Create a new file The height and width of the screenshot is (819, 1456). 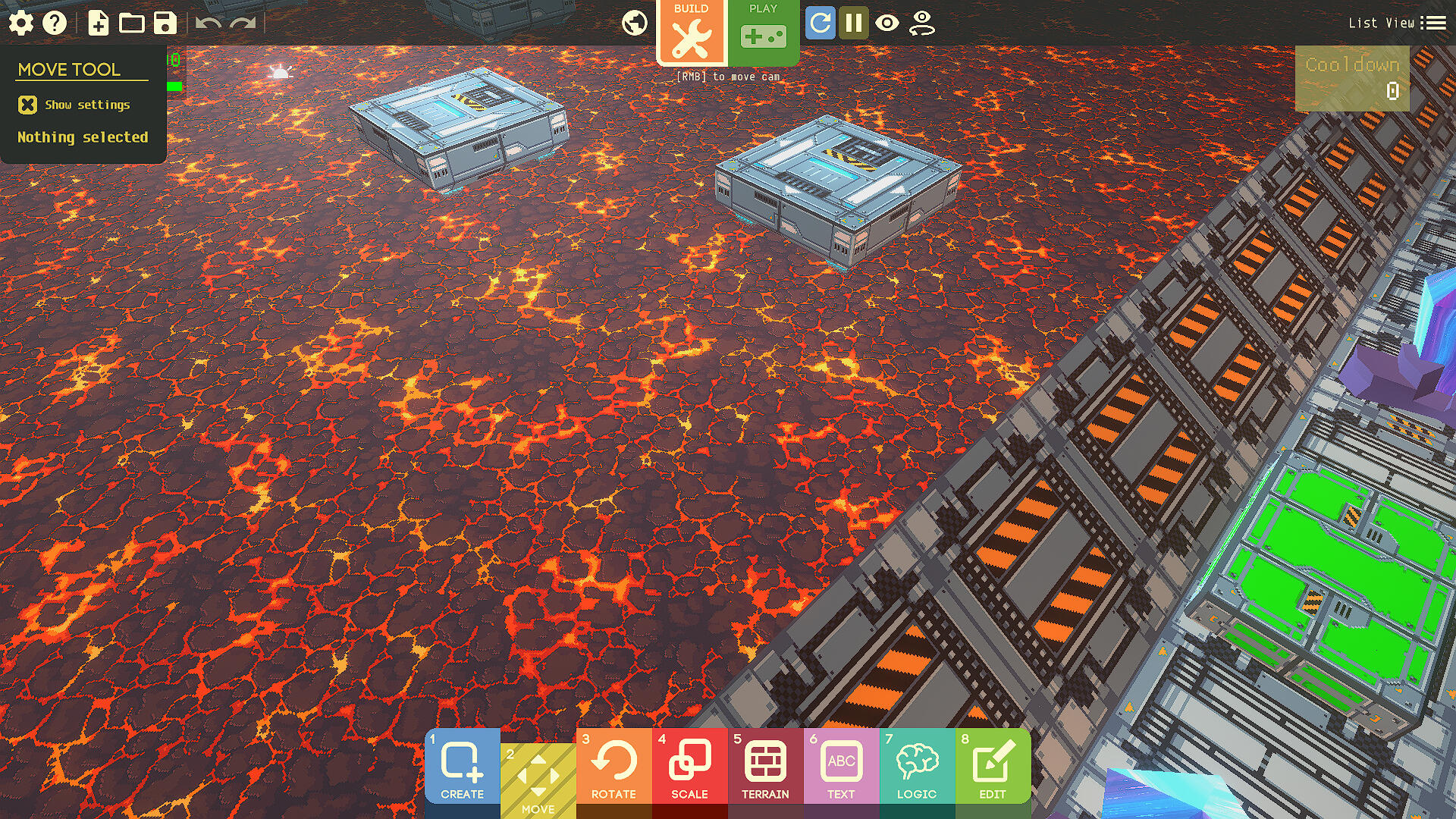[98, 23]
